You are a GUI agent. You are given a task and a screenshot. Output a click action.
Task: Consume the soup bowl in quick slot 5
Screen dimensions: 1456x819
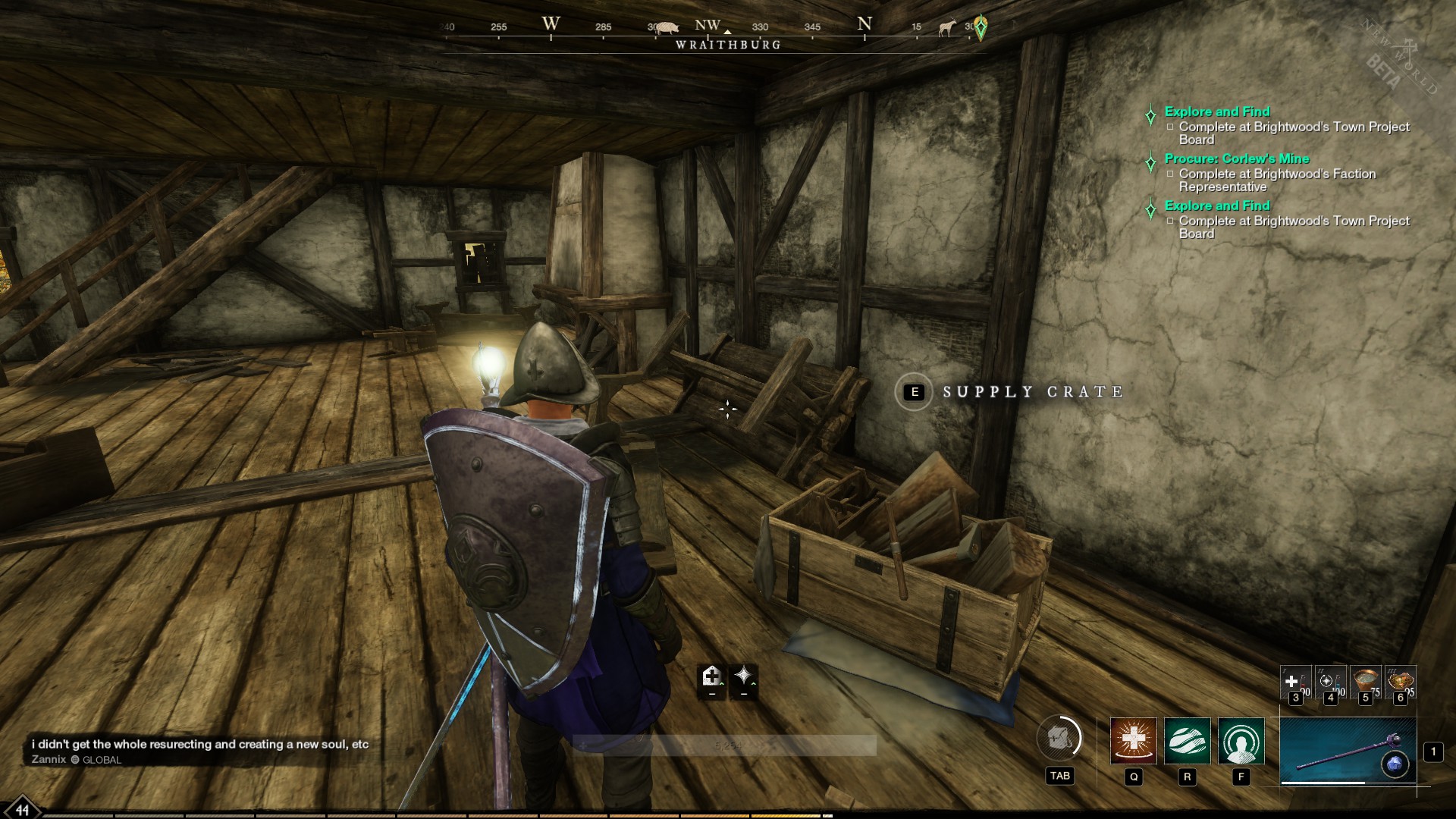tap(1365, 682)
